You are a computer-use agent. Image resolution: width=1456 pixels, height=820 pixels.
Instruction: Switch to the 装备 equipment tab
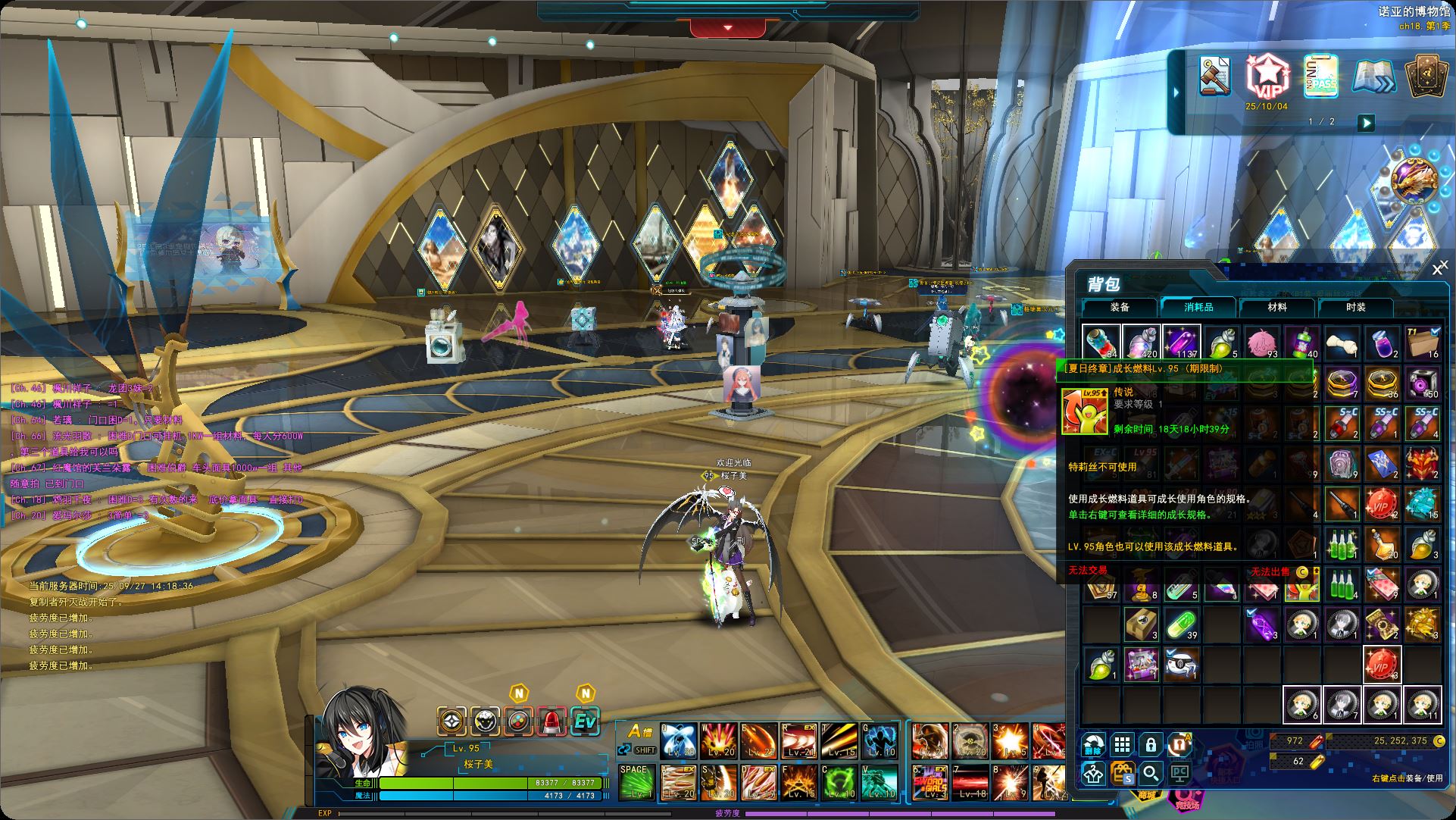coord(1120,307)
